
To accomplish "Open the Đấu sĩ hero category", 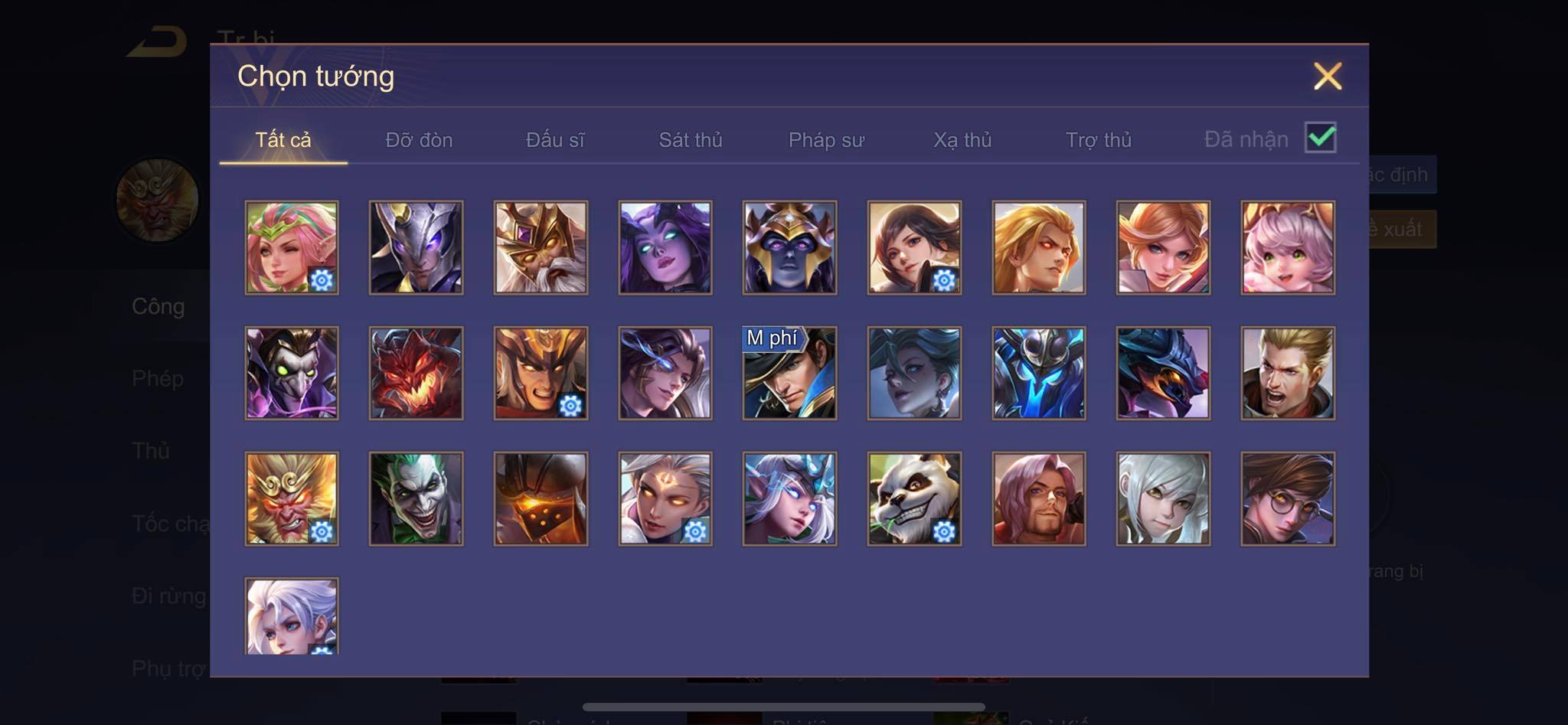I will coord(555,140).
